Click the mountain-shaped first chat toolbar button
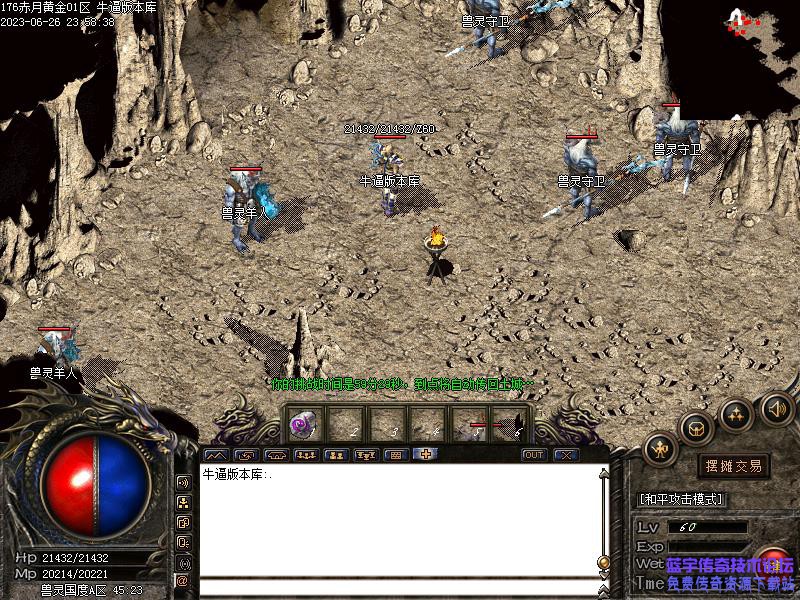Viewport: 800px width, 600px height. (x=218, y=455)
